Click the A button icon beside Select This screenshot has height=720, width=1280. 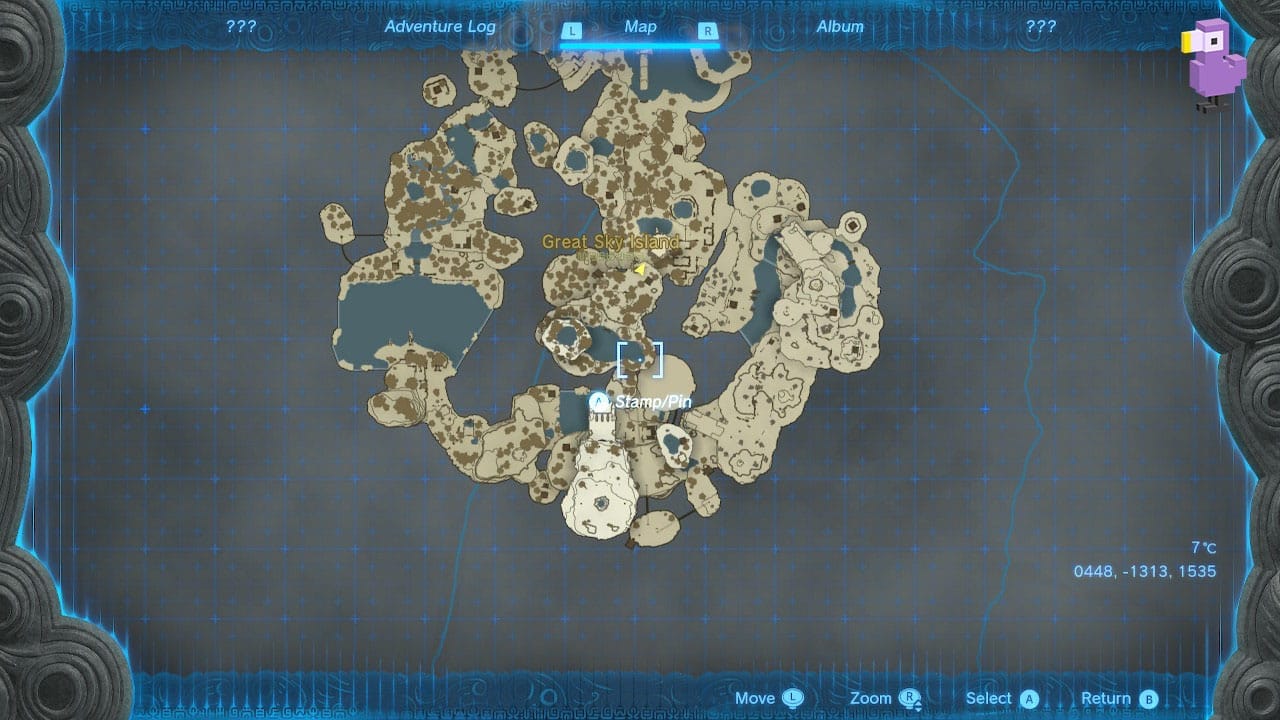[x=1030, y=698]
